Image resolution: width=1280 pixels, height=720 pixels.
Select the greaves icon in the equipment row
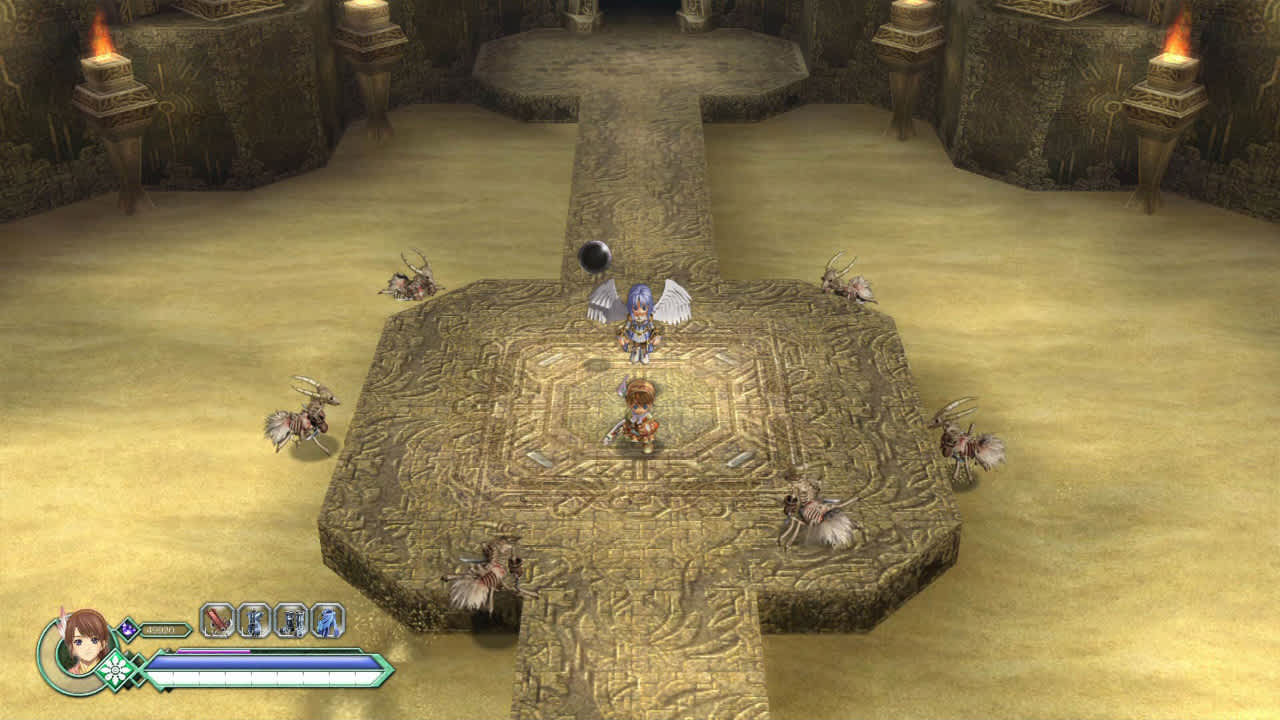pos(293,621)
